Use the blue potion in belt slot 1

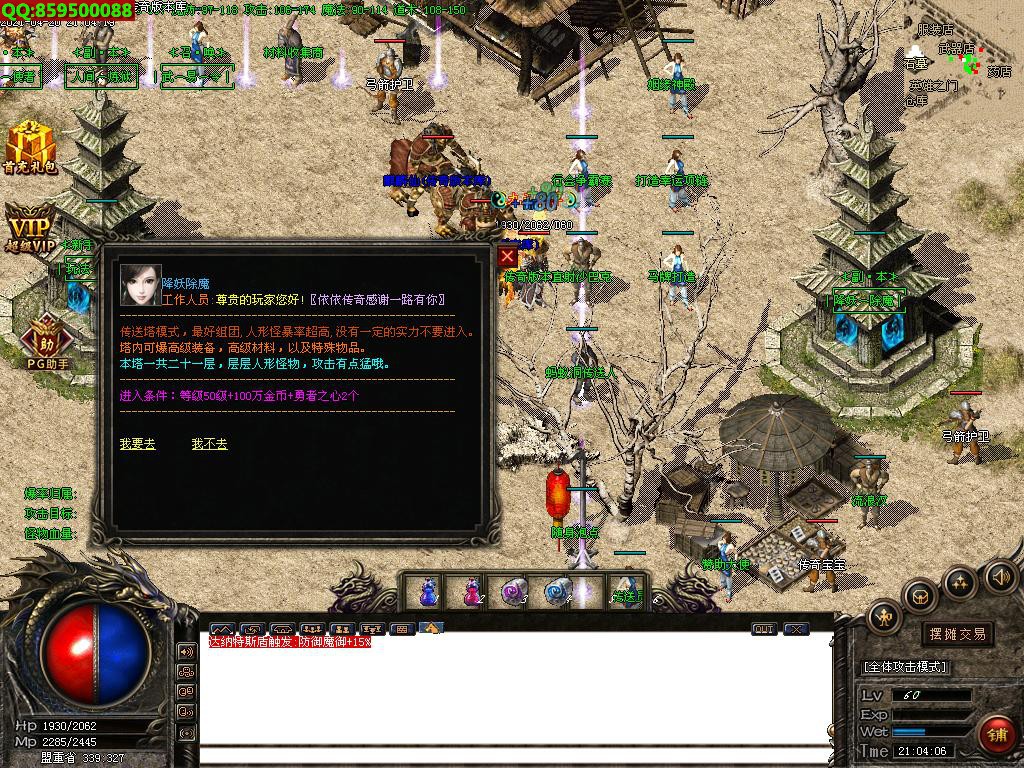pos(428,591)
